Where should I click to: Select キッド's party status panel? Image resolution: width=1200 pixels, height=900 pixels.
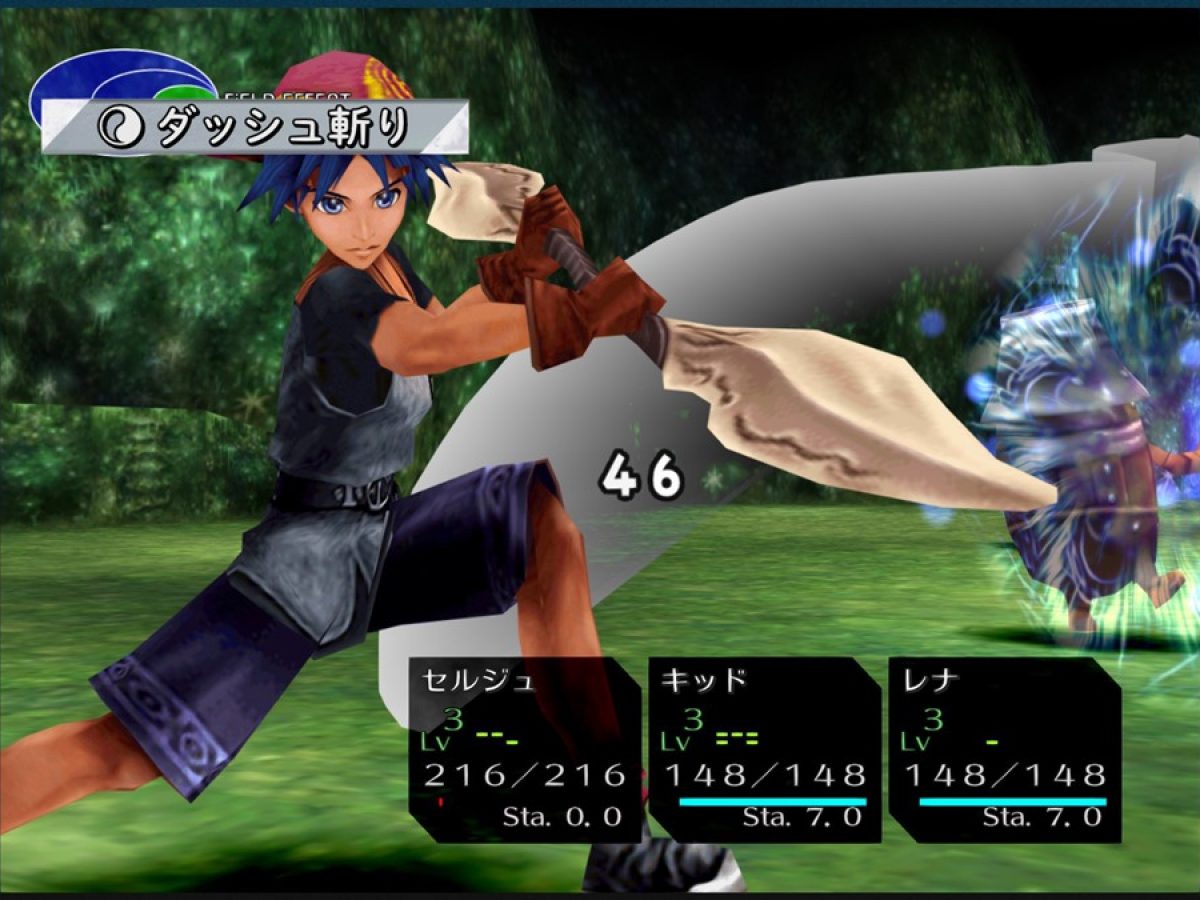[765, 748]
